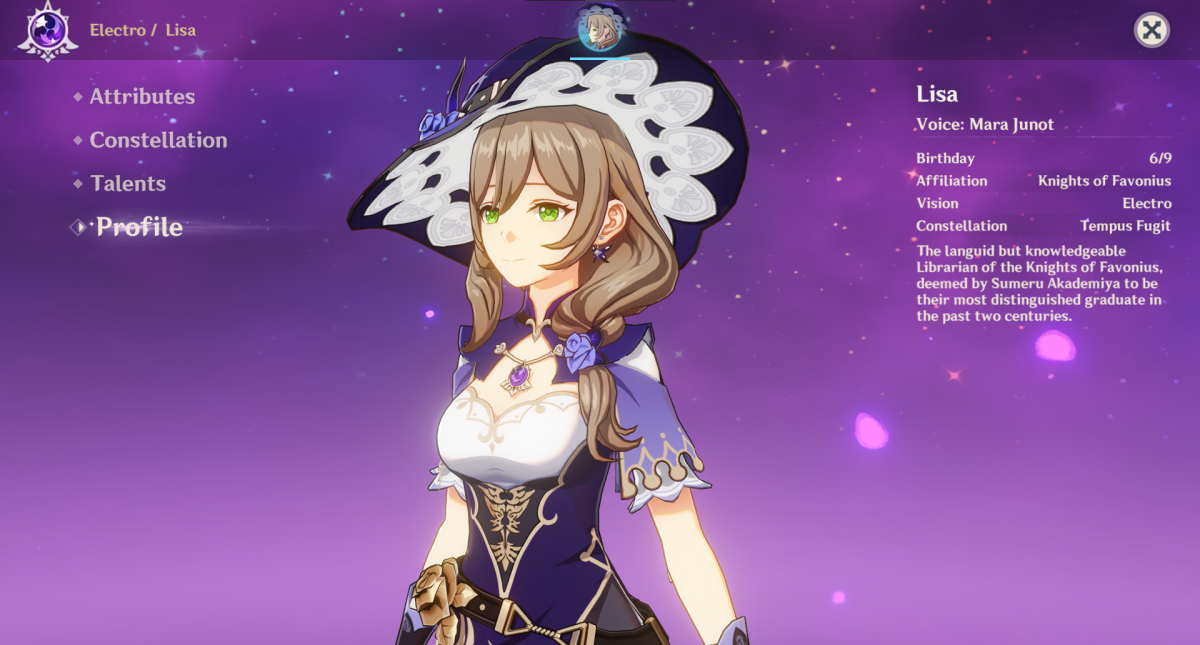Show Lisa's Talents
This screenshot has width=1200, height=645.
coord(128,184)
